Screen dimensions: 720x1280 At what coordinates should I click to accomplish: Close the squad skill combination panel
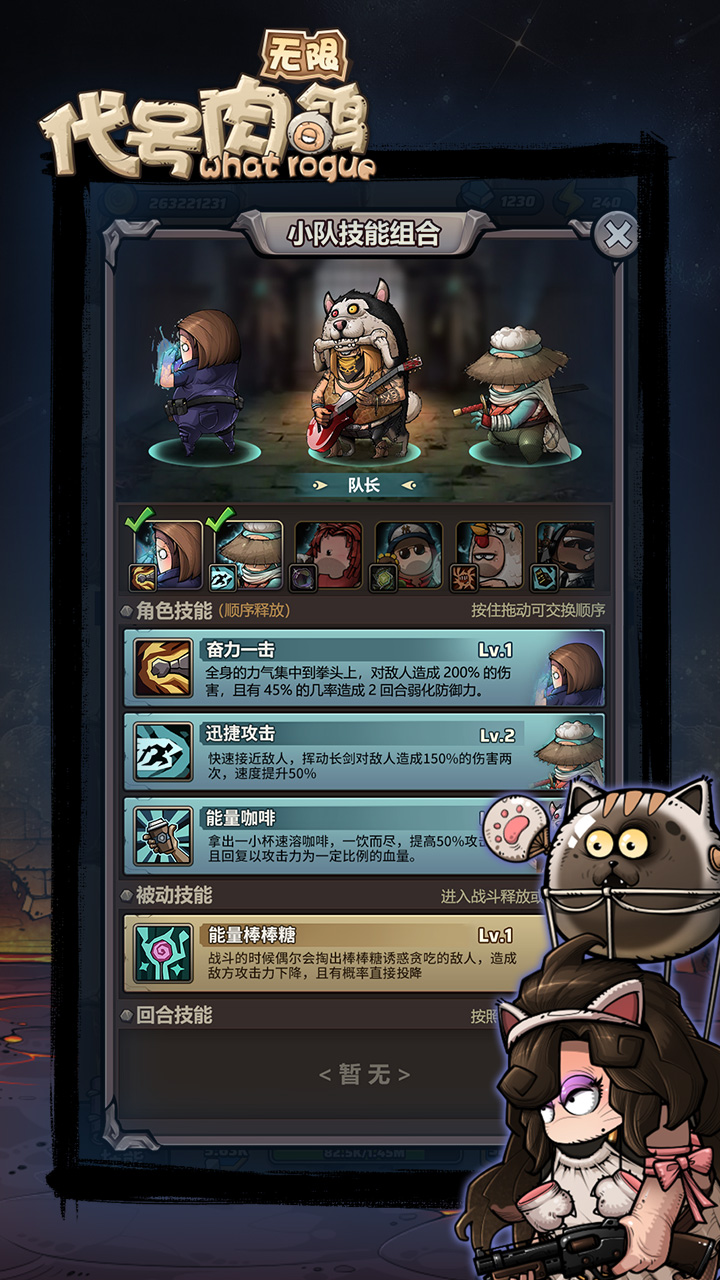pos(618,236)
